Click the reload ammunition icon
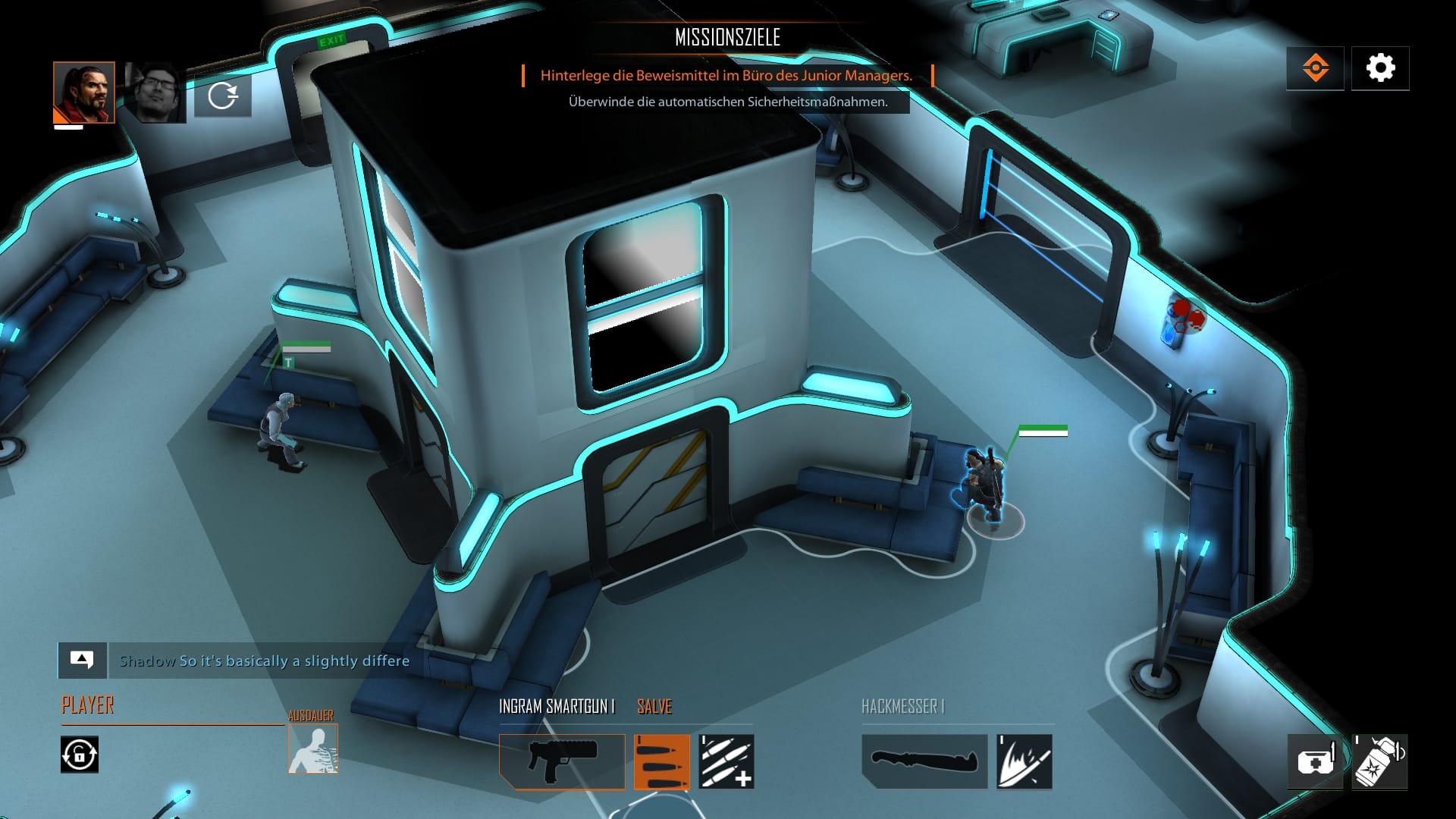The image size is (1456, 819). tap(726, 762)
